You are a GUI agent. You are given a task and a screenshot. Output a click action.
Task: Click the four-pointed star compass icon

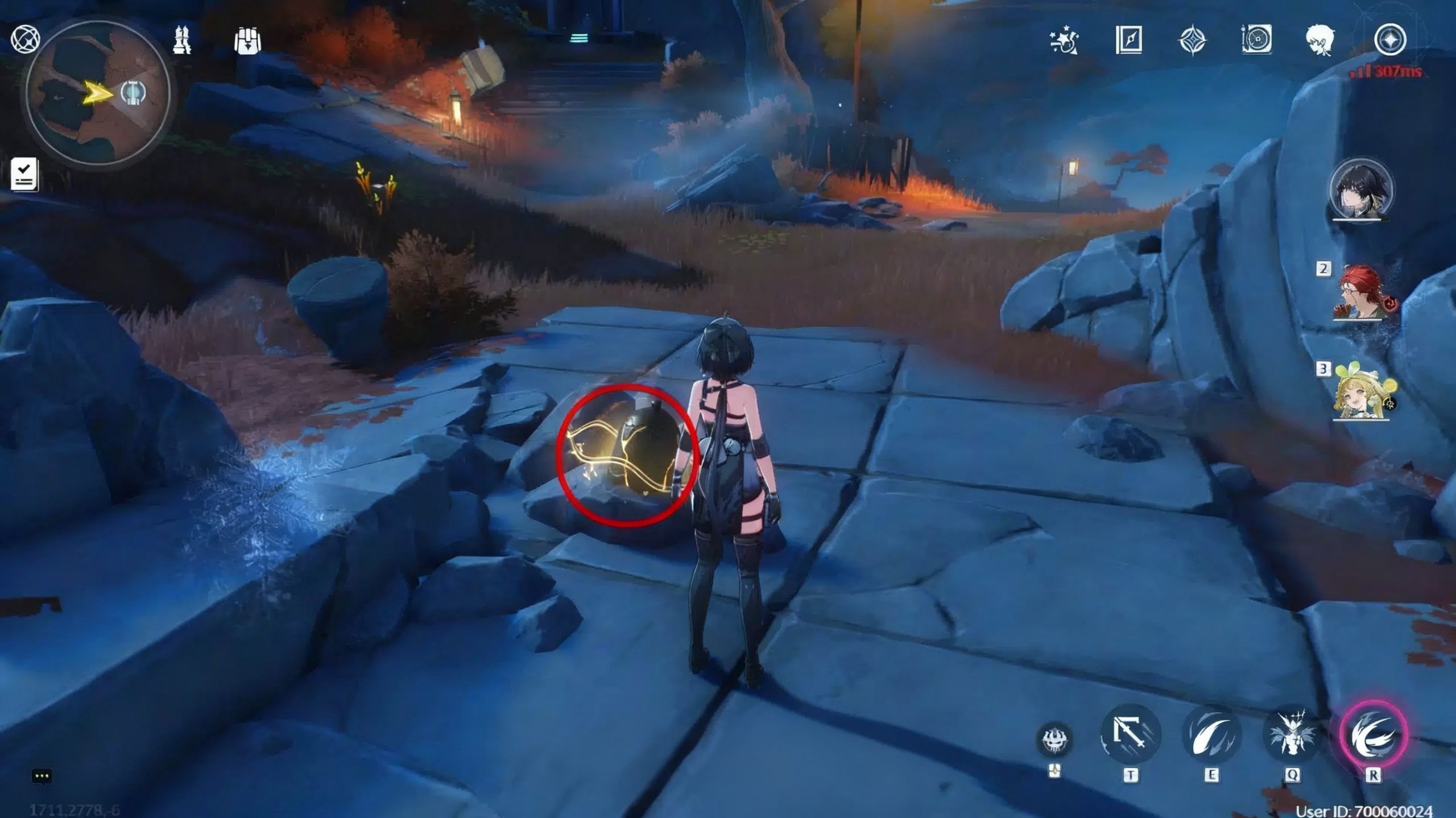click(x=1192, y=40)
